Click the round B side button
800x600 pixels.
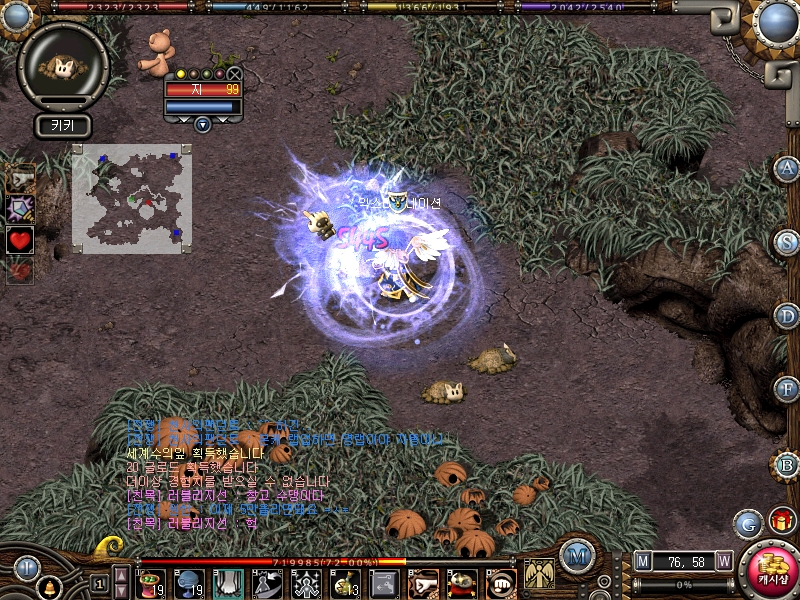[x=787, y=464]
